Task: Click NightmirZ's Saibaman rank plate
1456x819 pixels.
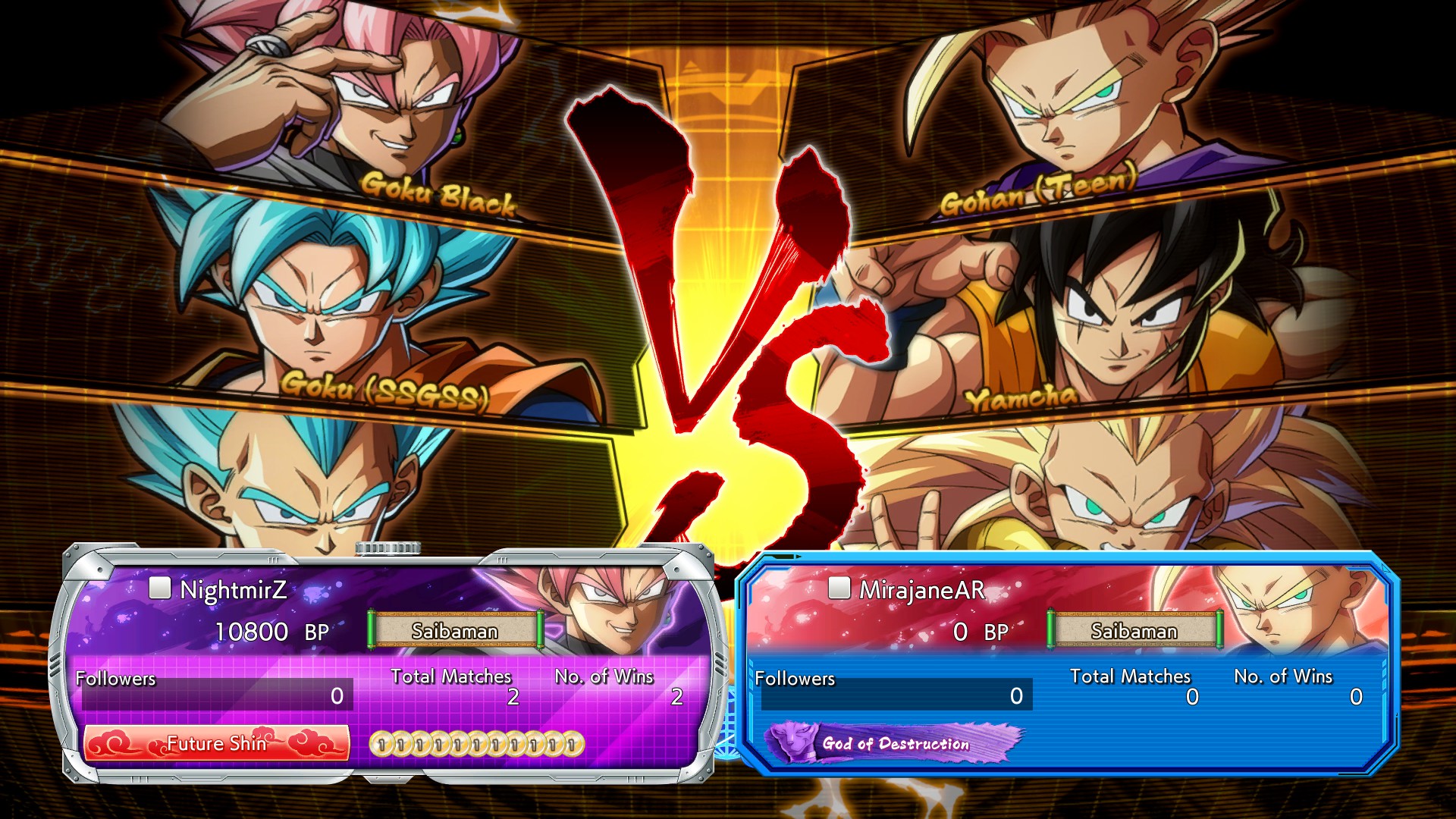Action: 455,630
